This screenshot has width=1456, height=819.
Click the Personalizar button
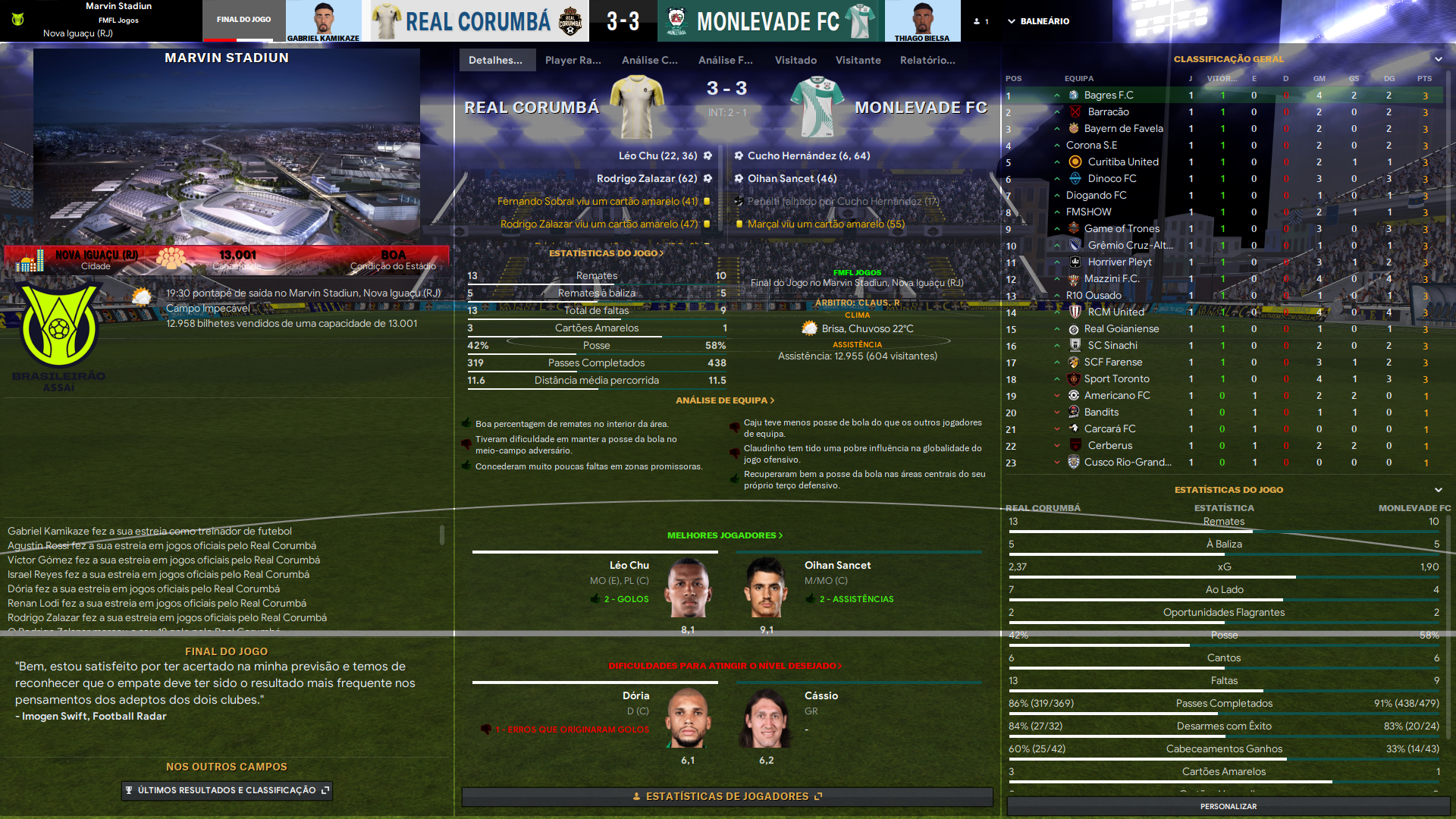click(1228, 806)
